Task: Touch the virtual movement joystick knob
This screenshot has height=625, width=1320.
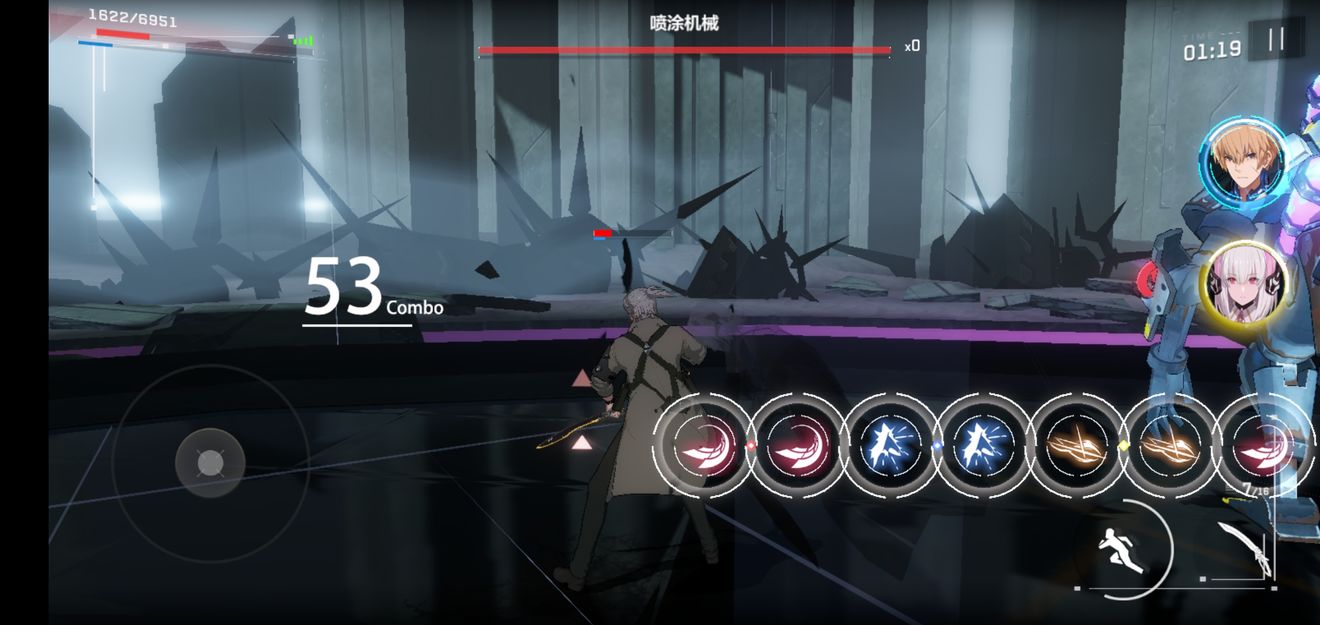Action: (210, 462)
